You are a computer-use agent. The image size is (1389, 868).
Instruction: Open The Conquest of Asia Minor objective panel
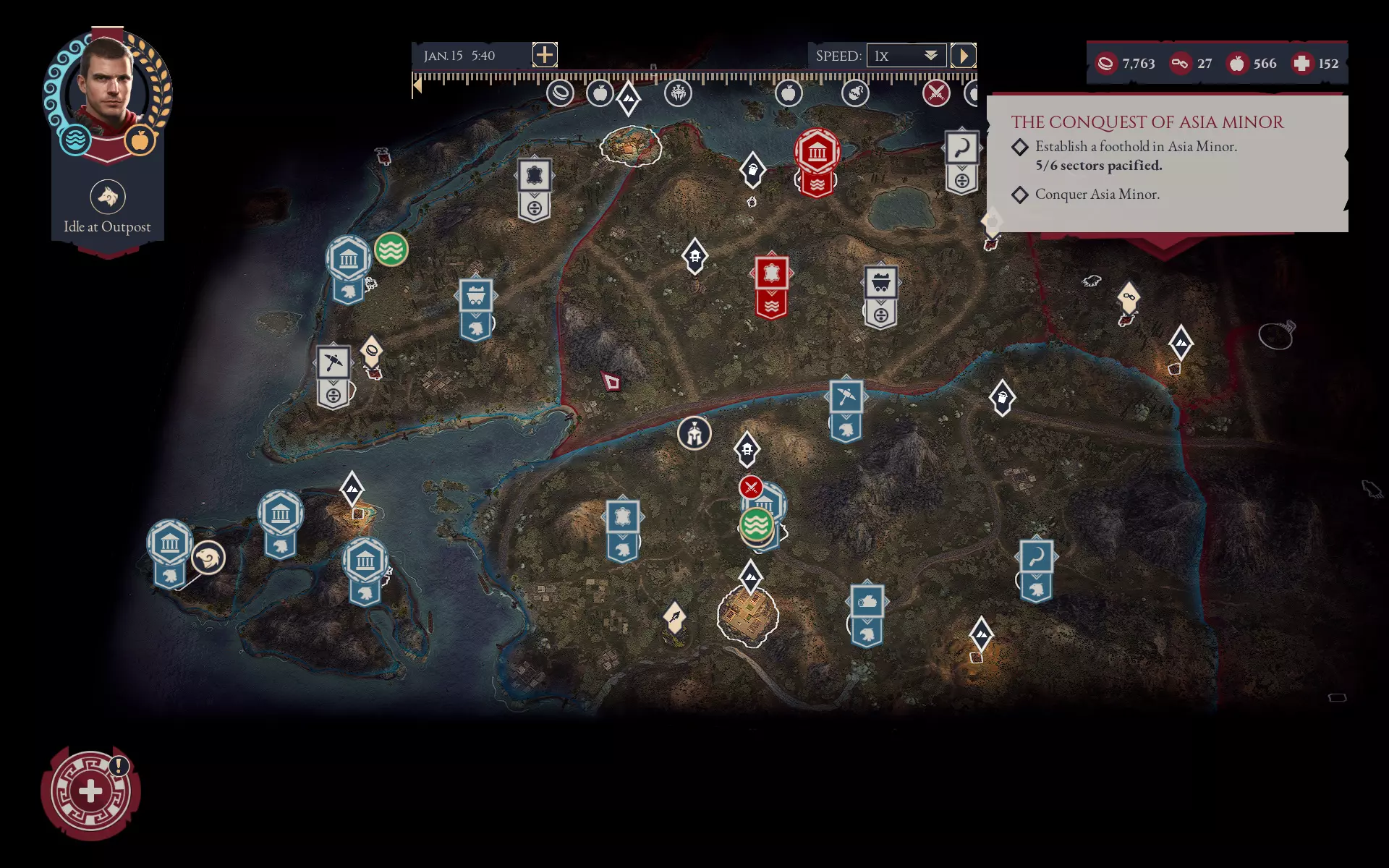pos(1167,163)
